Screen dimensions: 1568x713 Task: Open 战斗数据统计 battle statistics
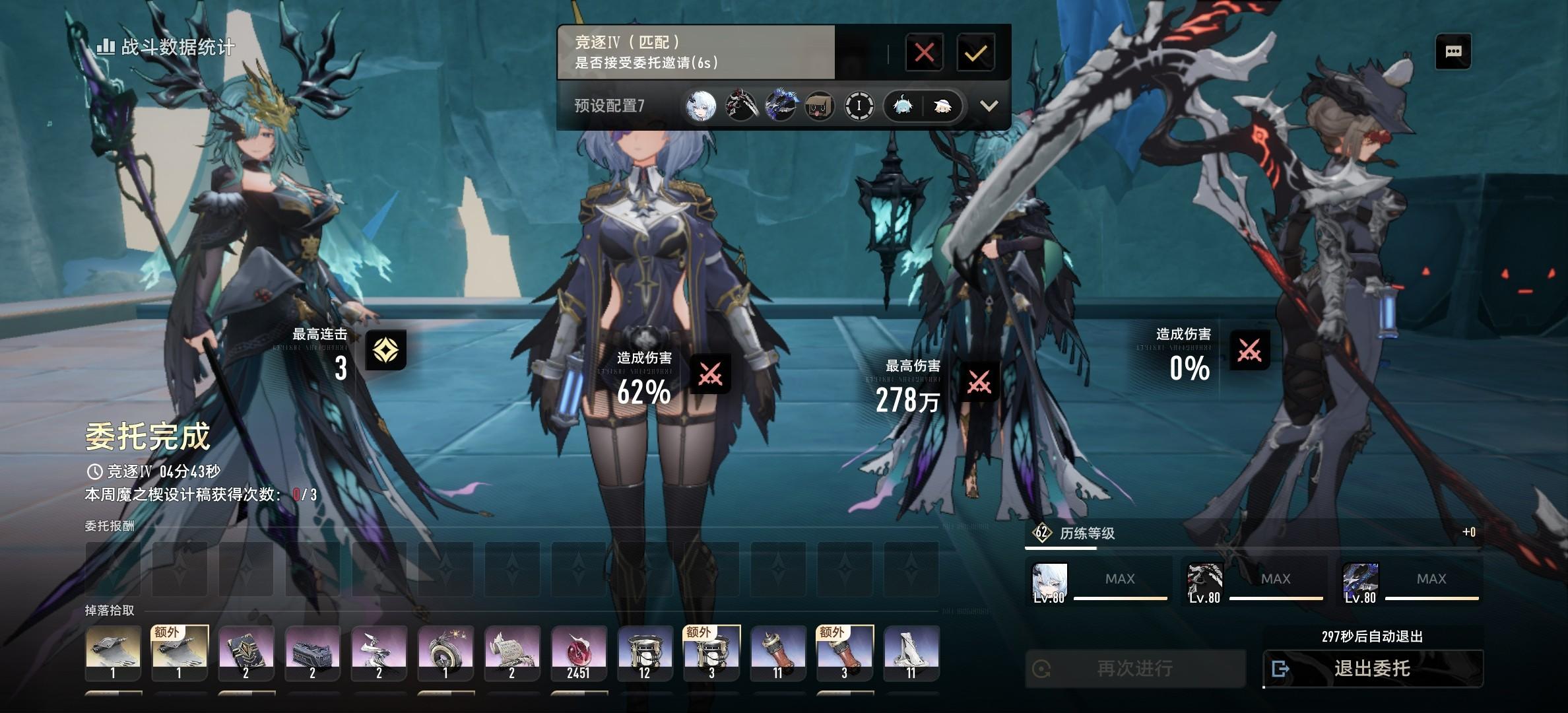point(166,47)
